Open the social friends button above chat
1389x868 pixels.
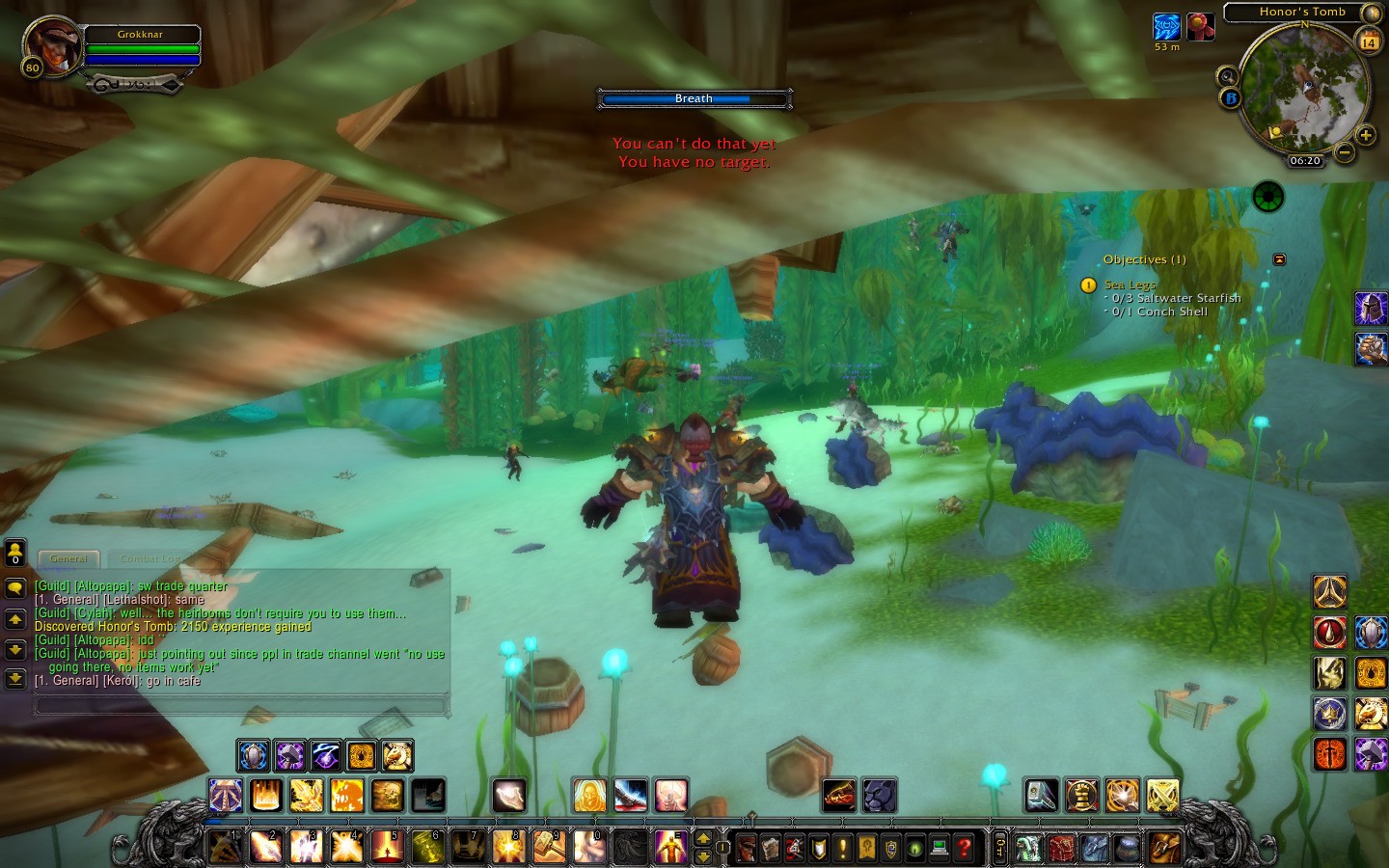click(15, 553)
